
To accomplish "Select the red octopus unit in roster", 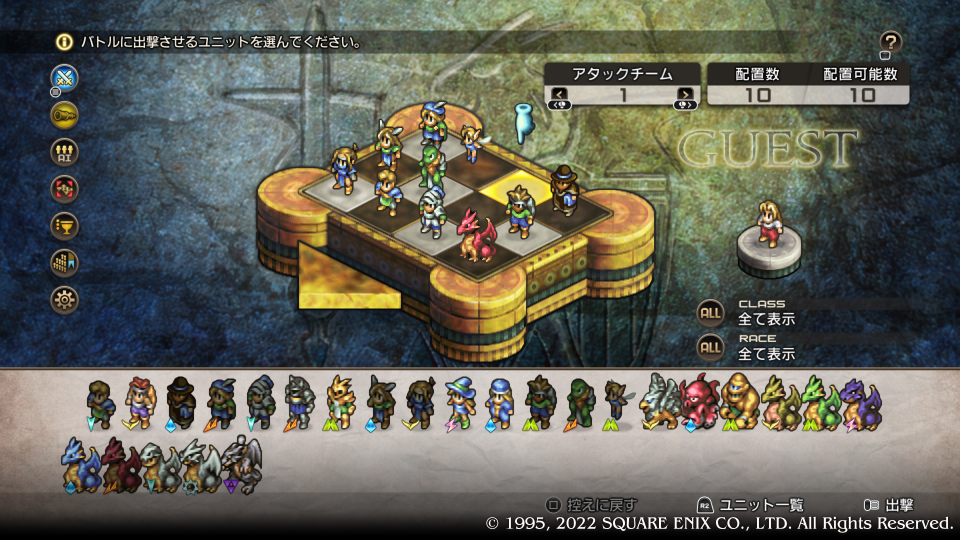I will (x=699, y=402).
